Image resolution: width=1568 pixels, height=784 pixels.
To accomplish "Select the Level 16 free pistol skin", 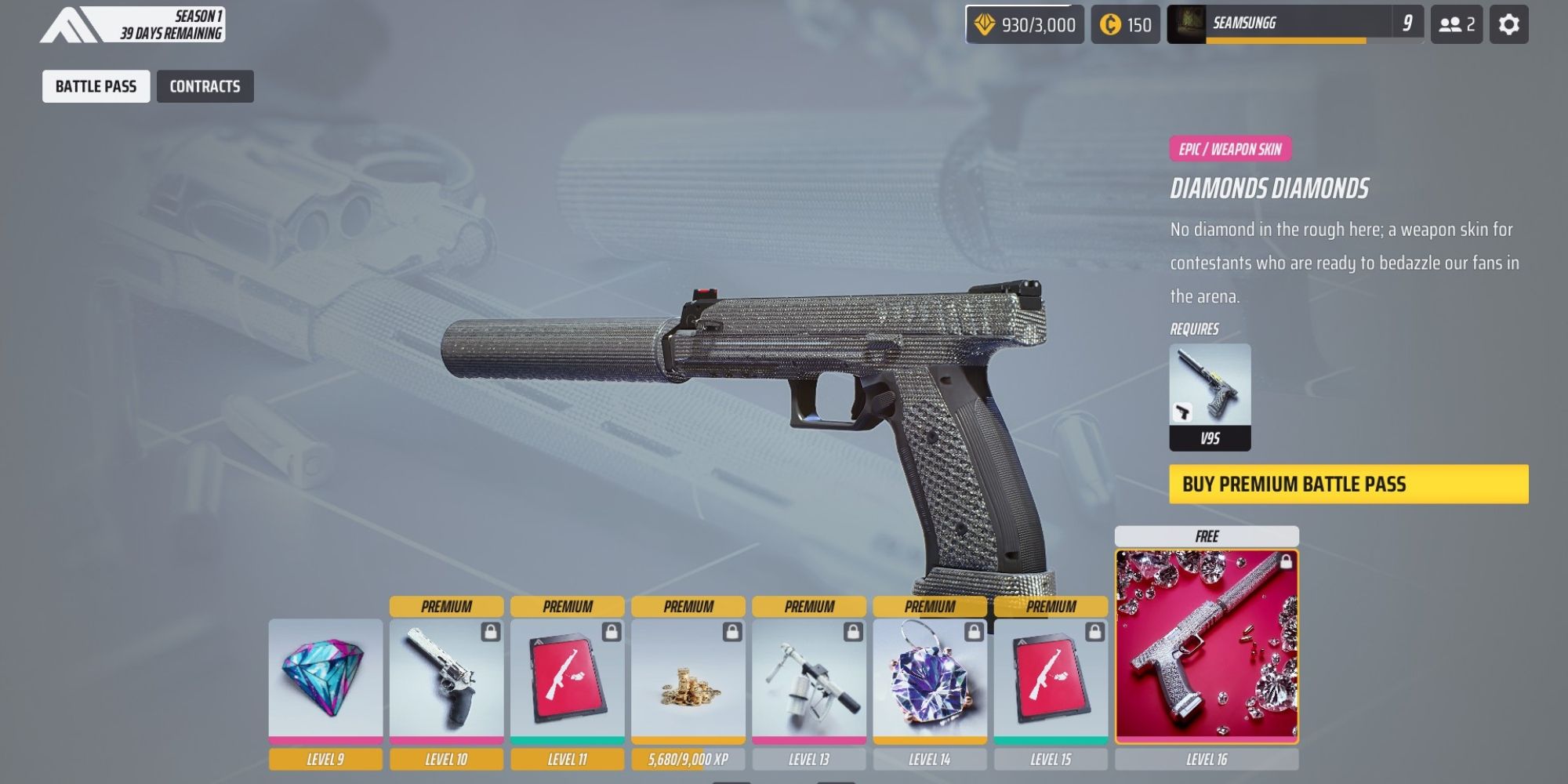I will pyautogui.click(x=1207, y=646).
